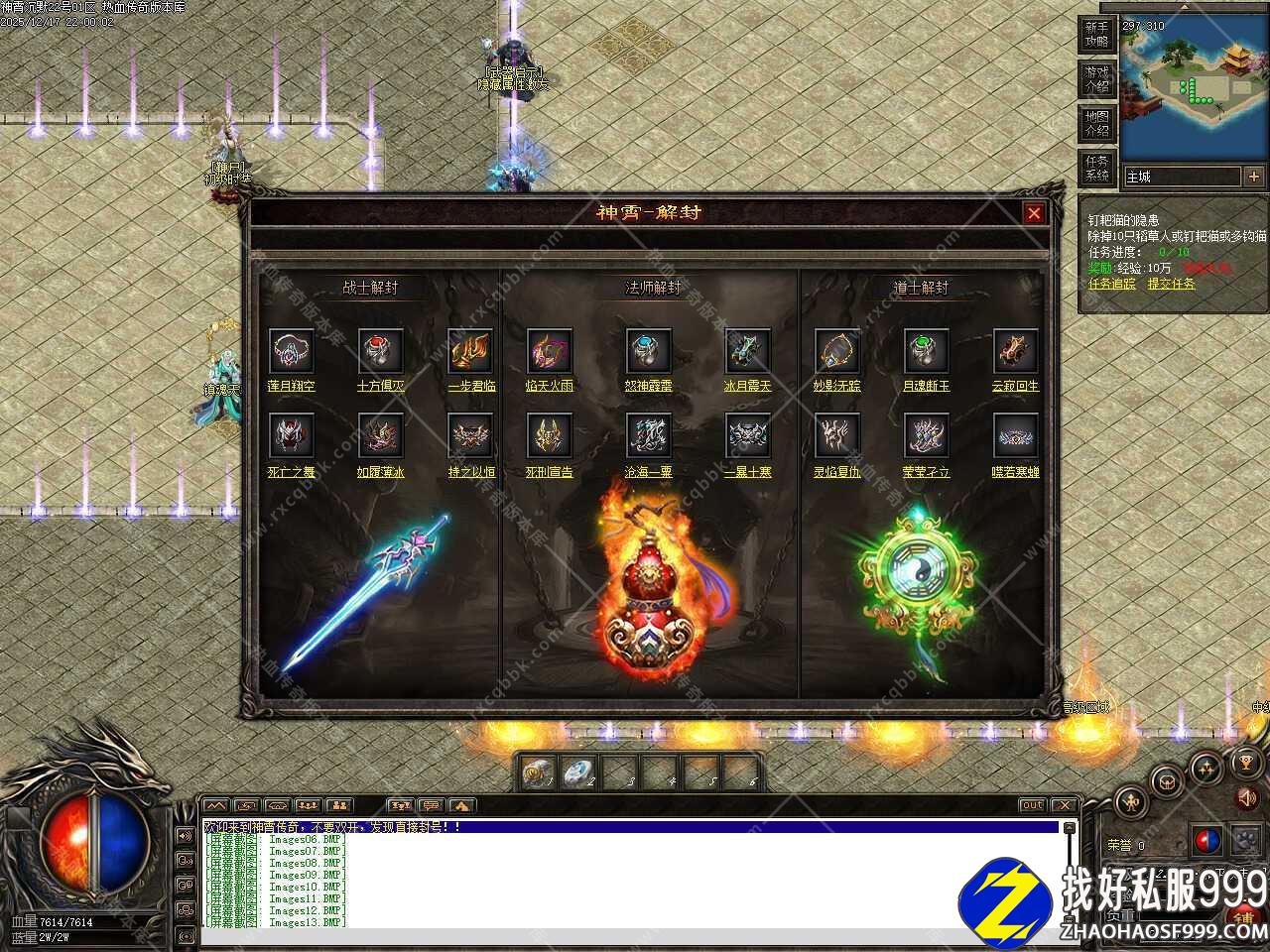
Task: Select the 莲月翔空 warrior unseal item
Action: point(292,351)
